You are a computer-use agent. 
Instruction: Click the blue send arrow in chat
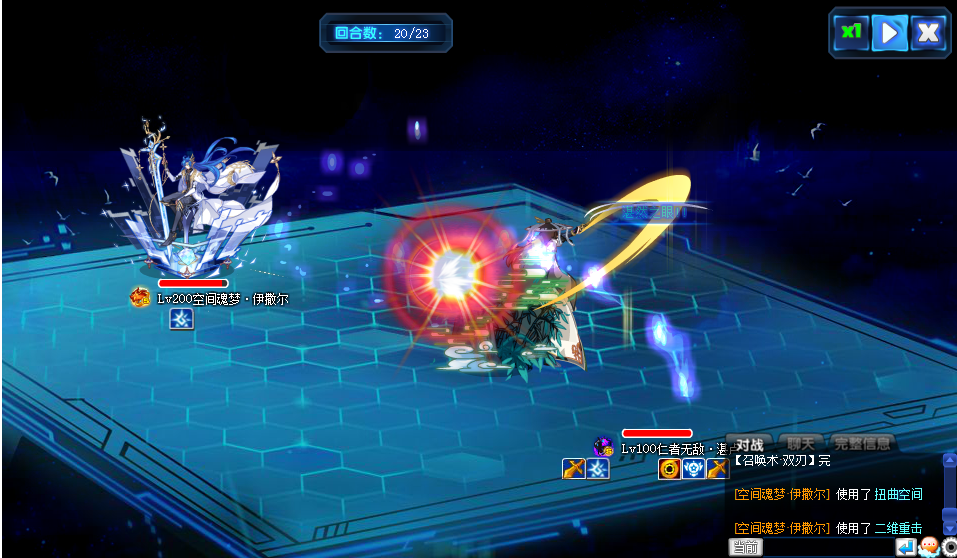point(905,547)
